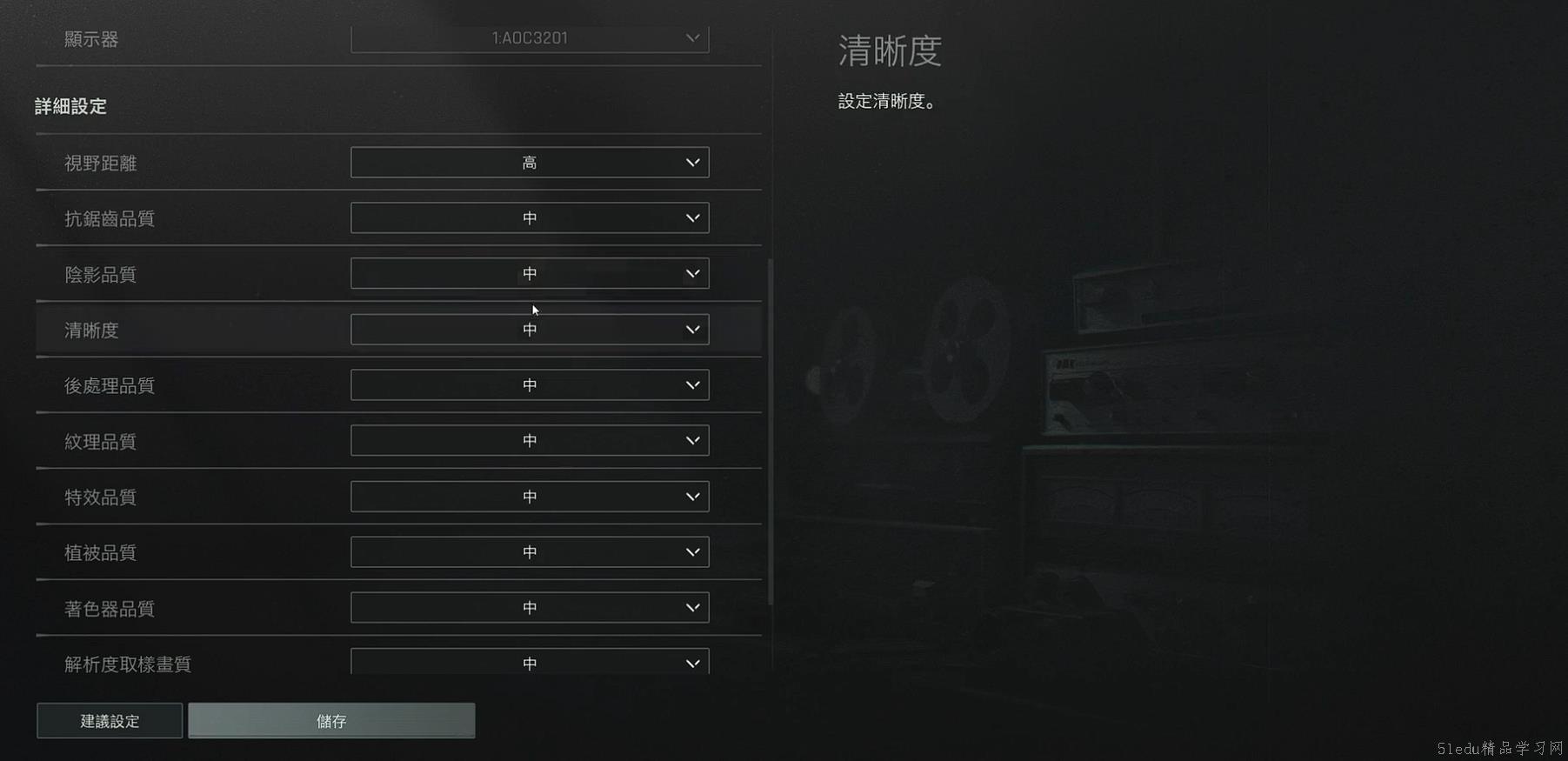
Task: Save settings with the 儲存 button
Action: 331,721
